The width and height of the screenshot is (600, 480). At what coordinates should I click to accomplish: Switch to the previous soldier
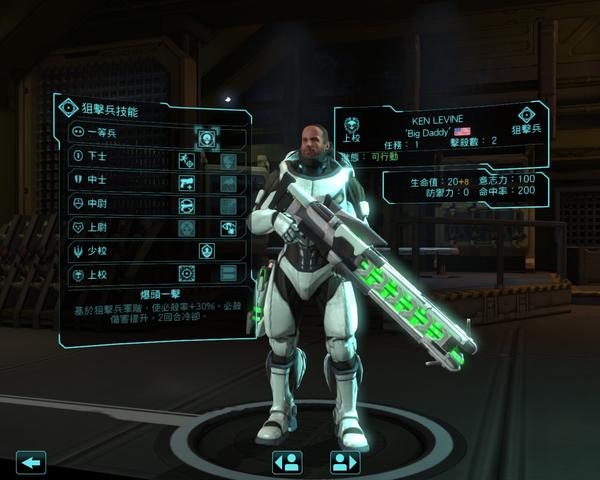tap(288, 462)
